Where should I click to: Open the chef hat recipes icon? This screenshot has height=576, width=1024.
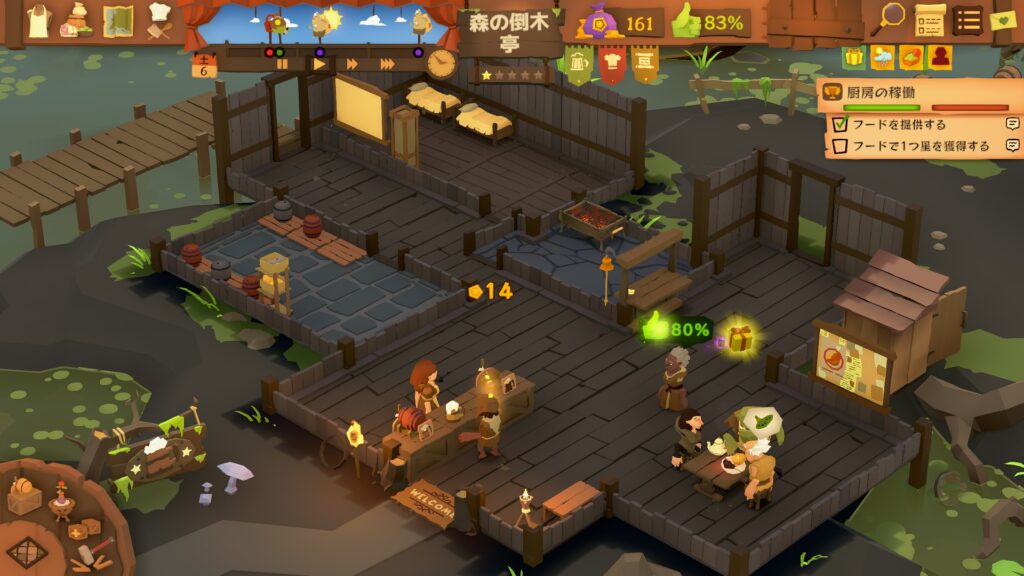coord(158,19)
